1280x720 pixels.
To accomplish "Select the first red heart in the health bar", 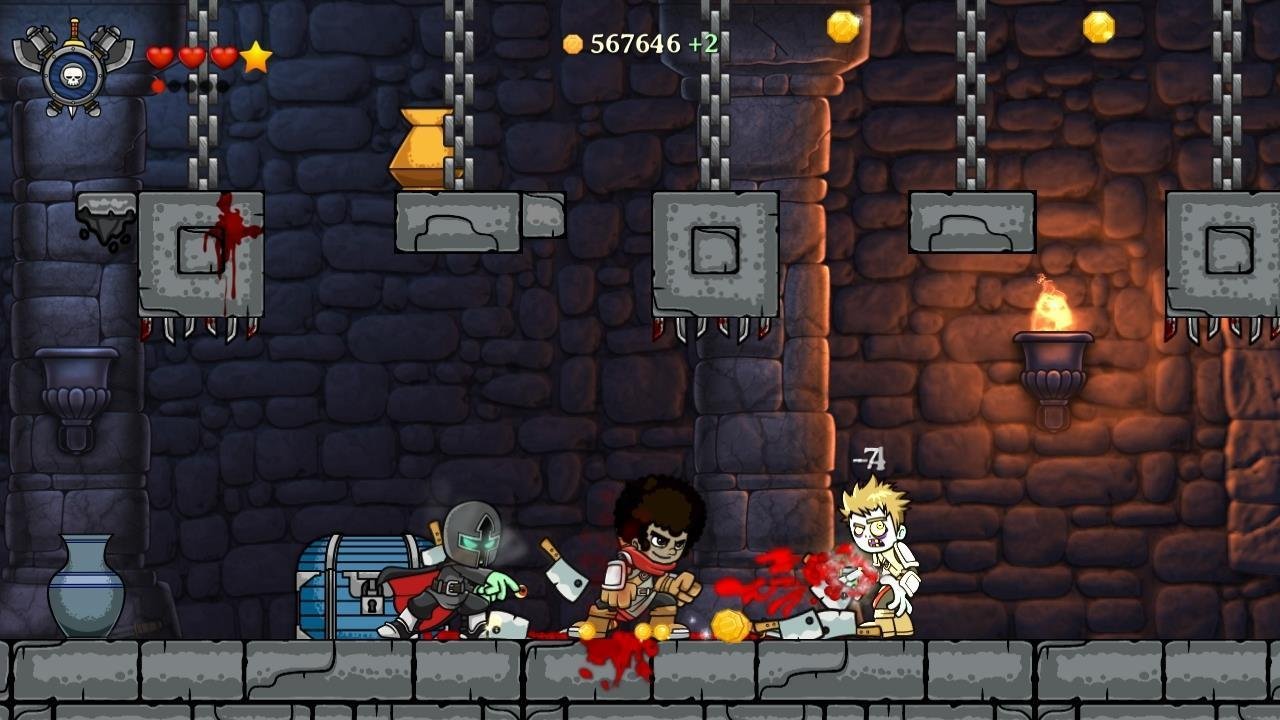I will point(160,55).
